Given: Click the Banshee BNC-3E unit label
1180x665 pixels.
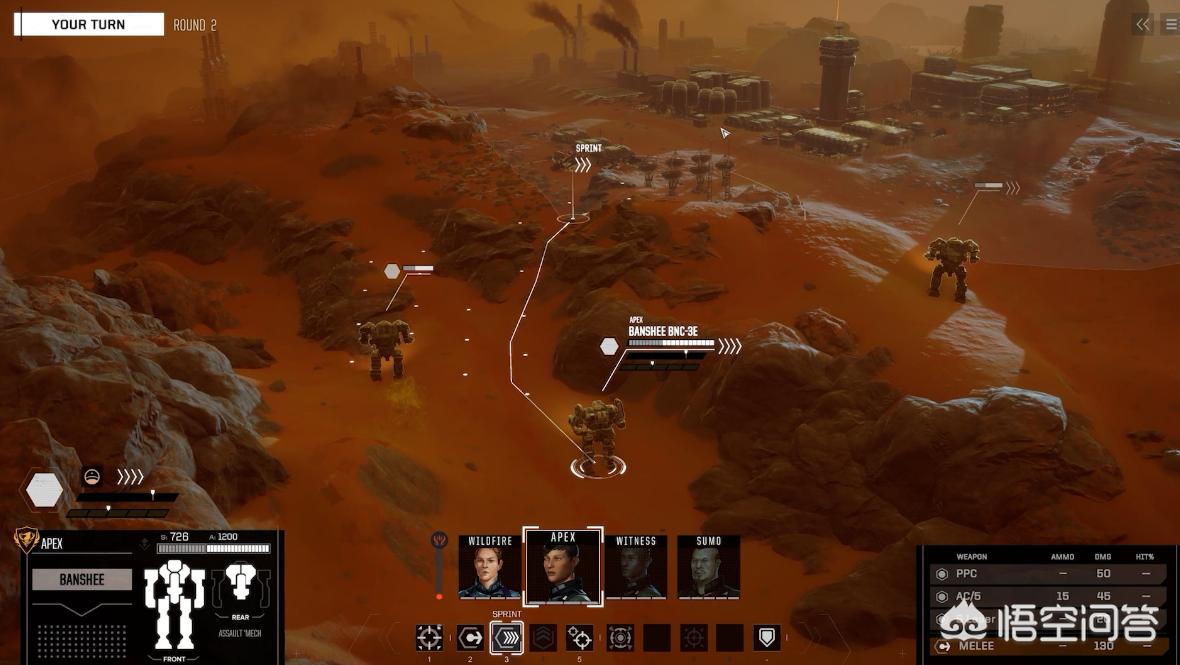Looking at the screenshot, I should click(x=663, y=331).
